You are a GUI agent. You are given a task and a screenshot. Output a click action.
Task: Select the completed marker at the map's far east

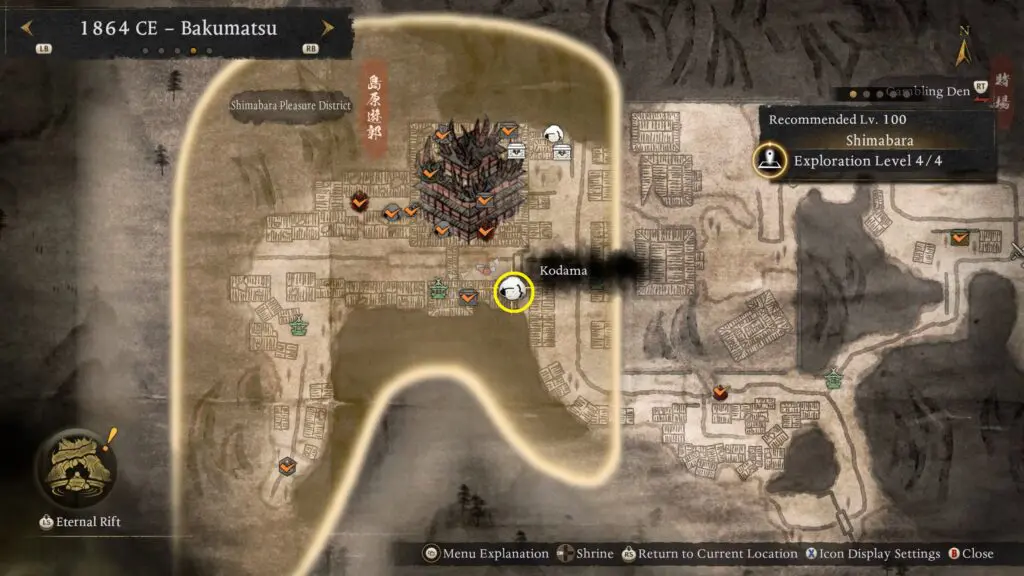[x=960, y=238]
